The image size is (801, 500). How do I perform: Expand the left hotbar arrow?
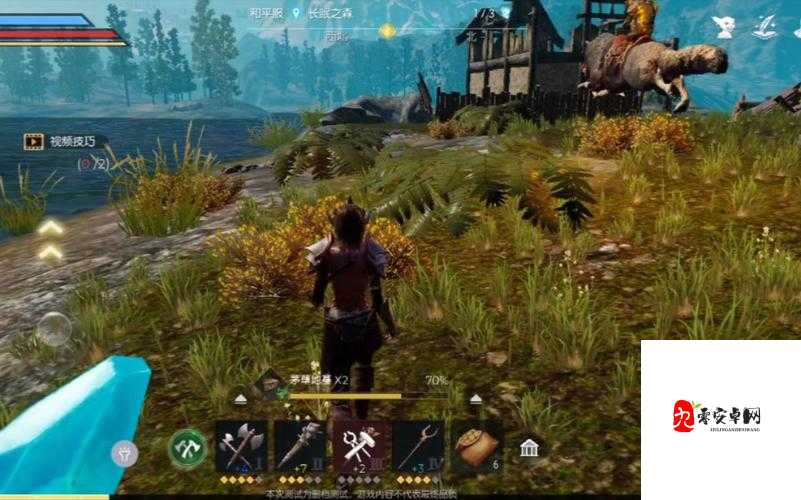(238, 397)
